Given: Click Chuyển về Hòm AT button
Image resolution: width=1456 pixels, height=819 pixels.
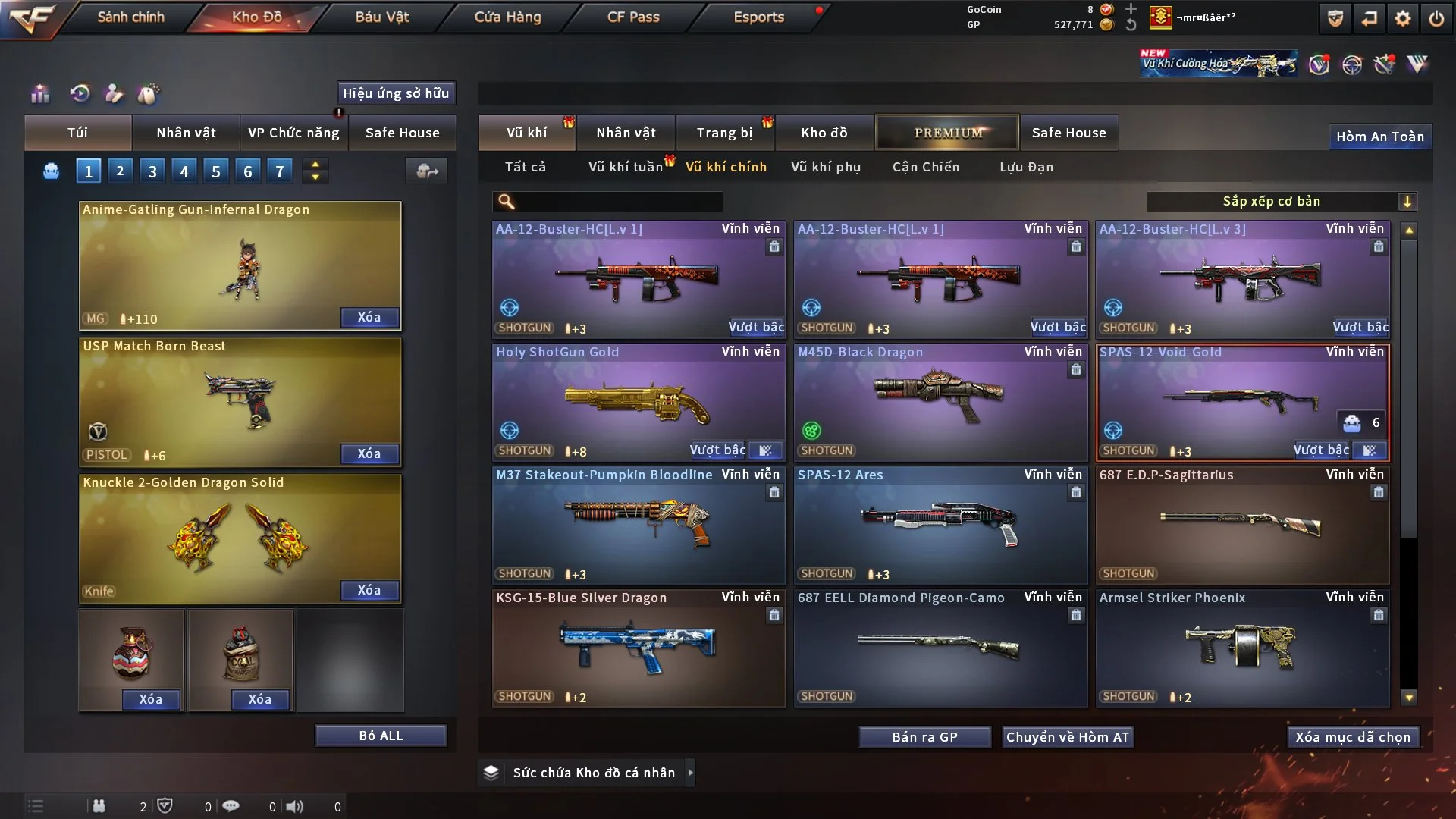Looking at the screenshot, I should tap(1067, 737).
